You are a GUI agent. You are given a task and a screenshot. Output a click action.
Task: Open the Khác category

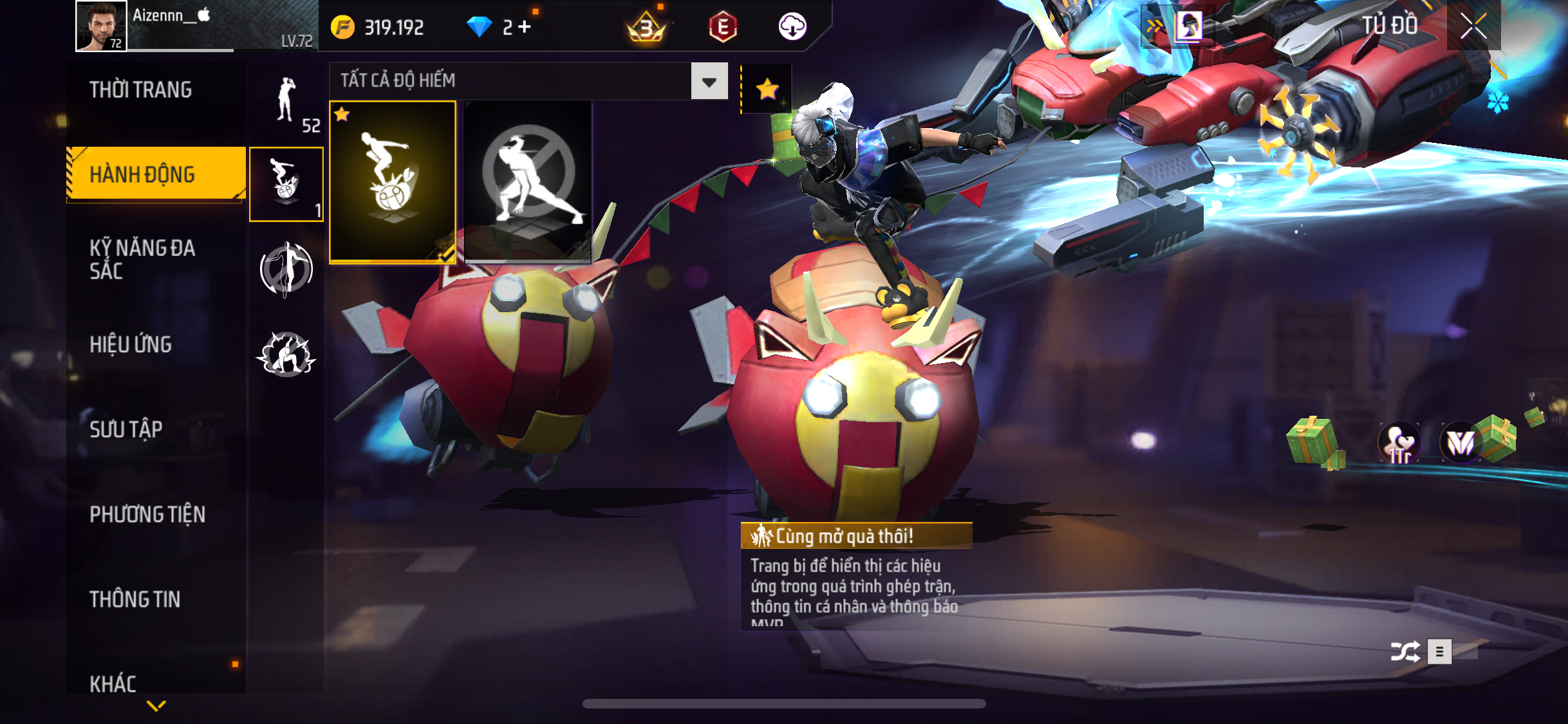pos(113,683)
